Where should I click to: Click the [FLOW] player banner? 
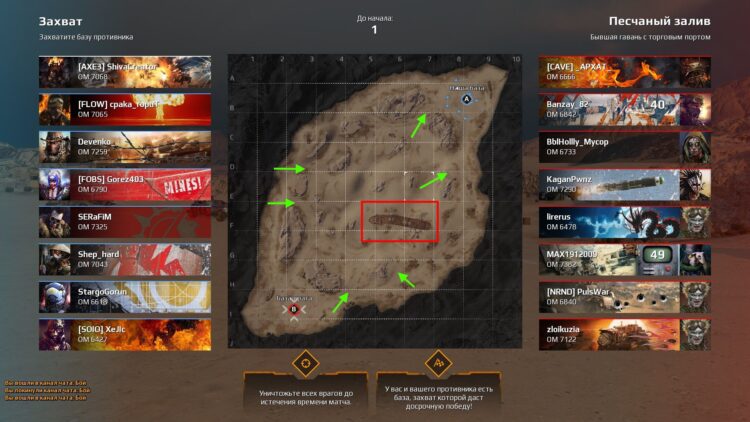125,108
